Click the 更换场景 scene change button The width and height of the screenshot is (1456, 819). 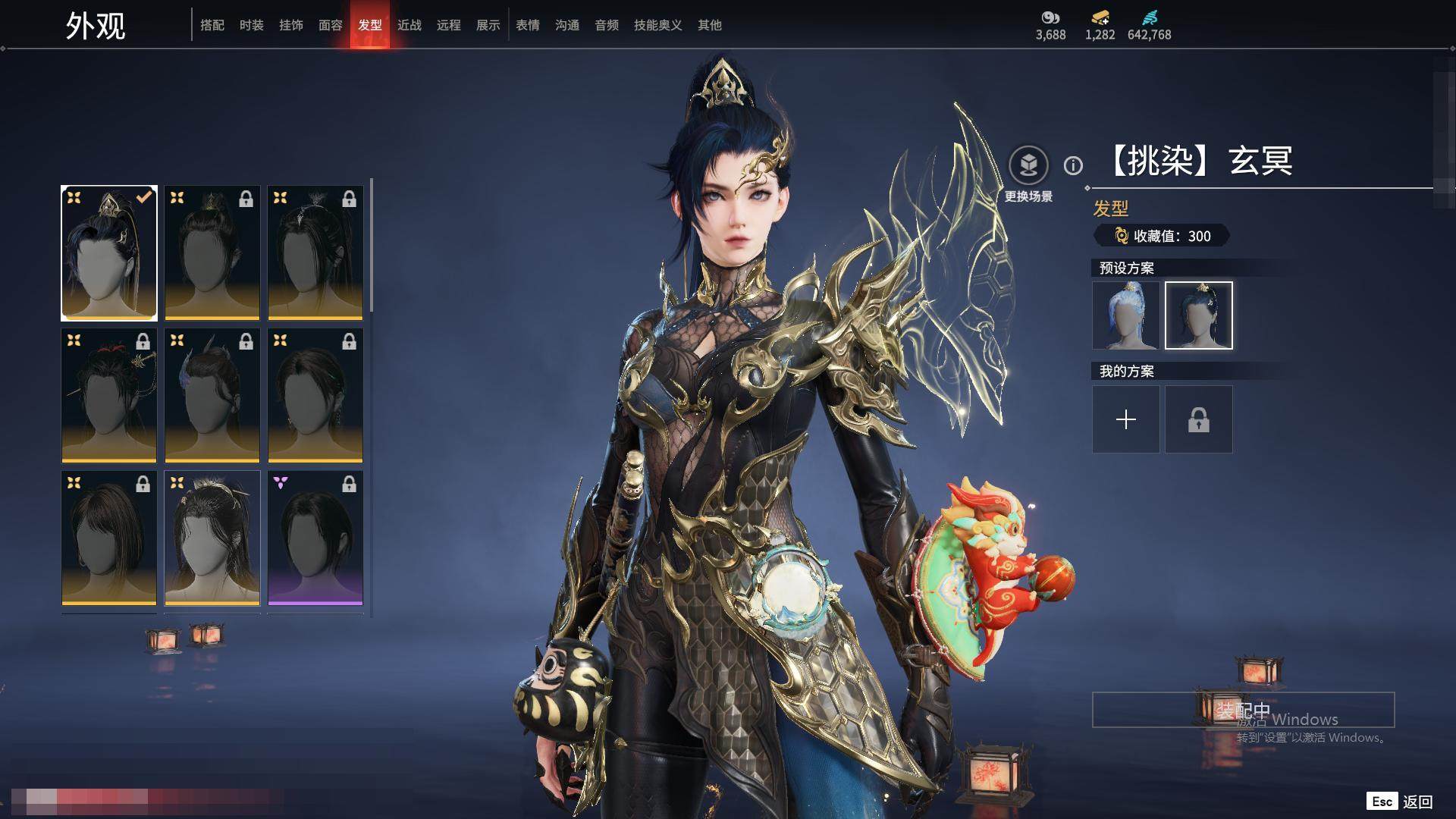(1028, 165)
